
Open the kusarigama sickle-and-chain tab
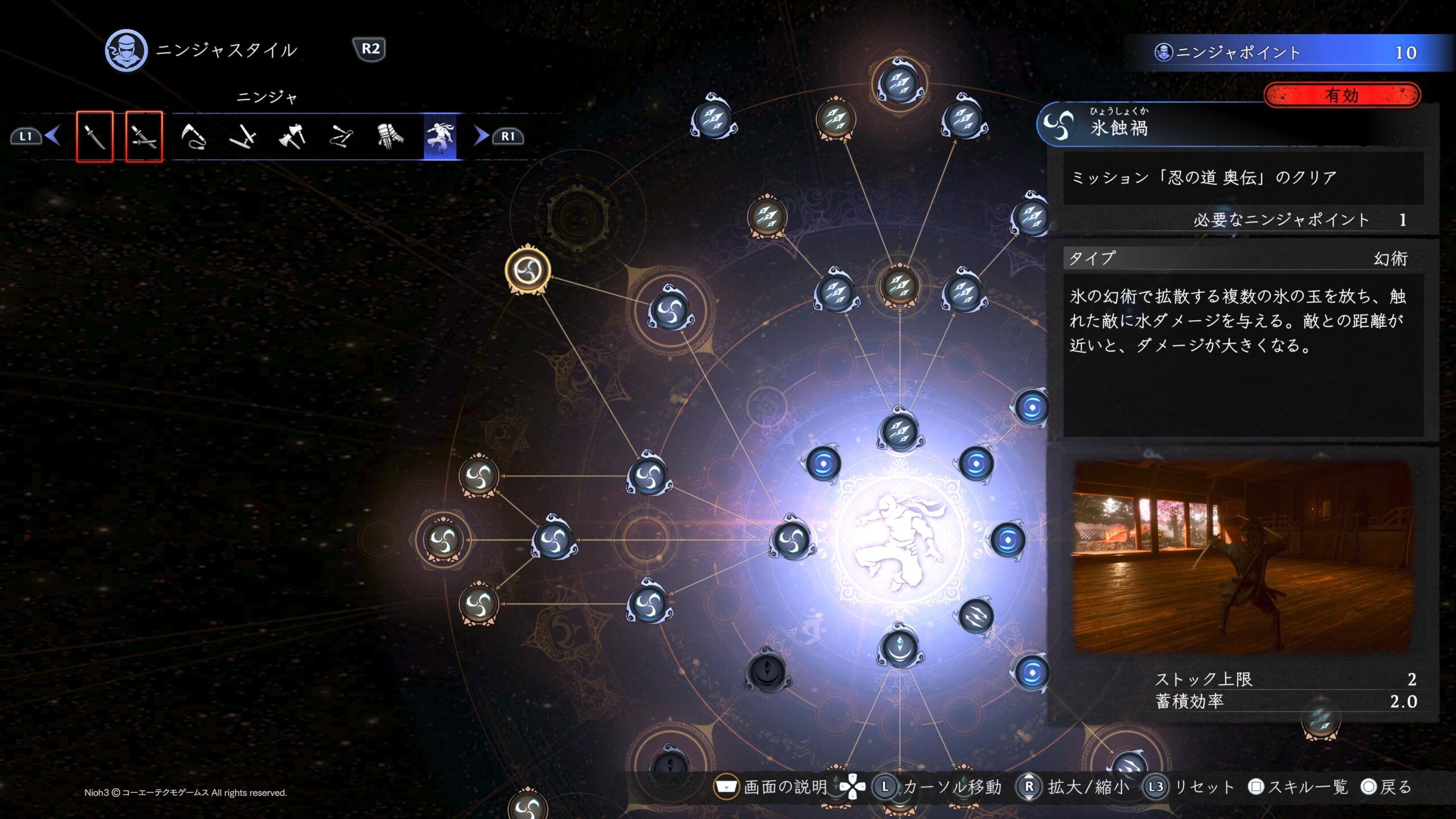tap(193, 136)
